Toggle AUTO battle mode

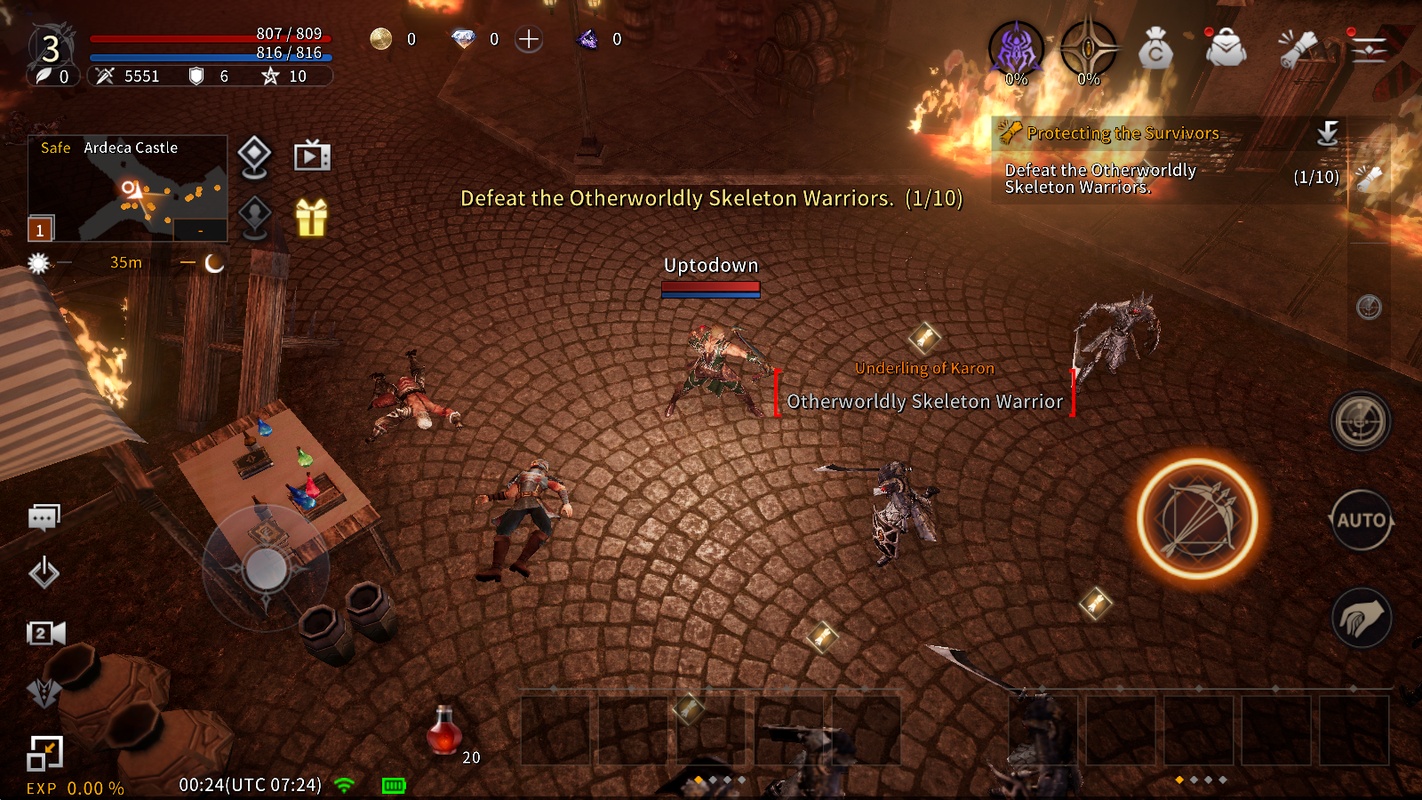click(1361, 520)
